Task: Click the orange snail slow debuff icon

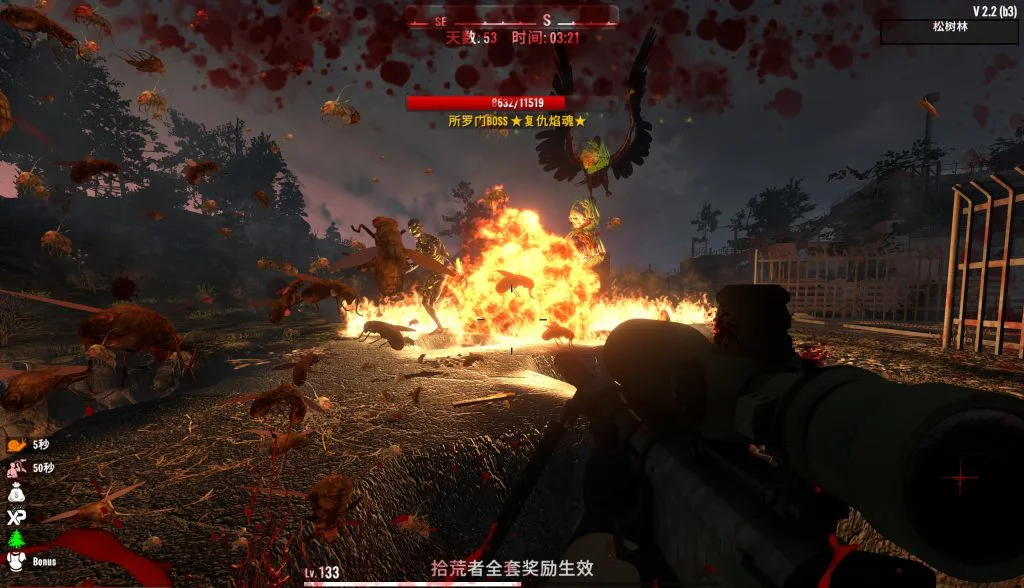Action: coord(14,444)
